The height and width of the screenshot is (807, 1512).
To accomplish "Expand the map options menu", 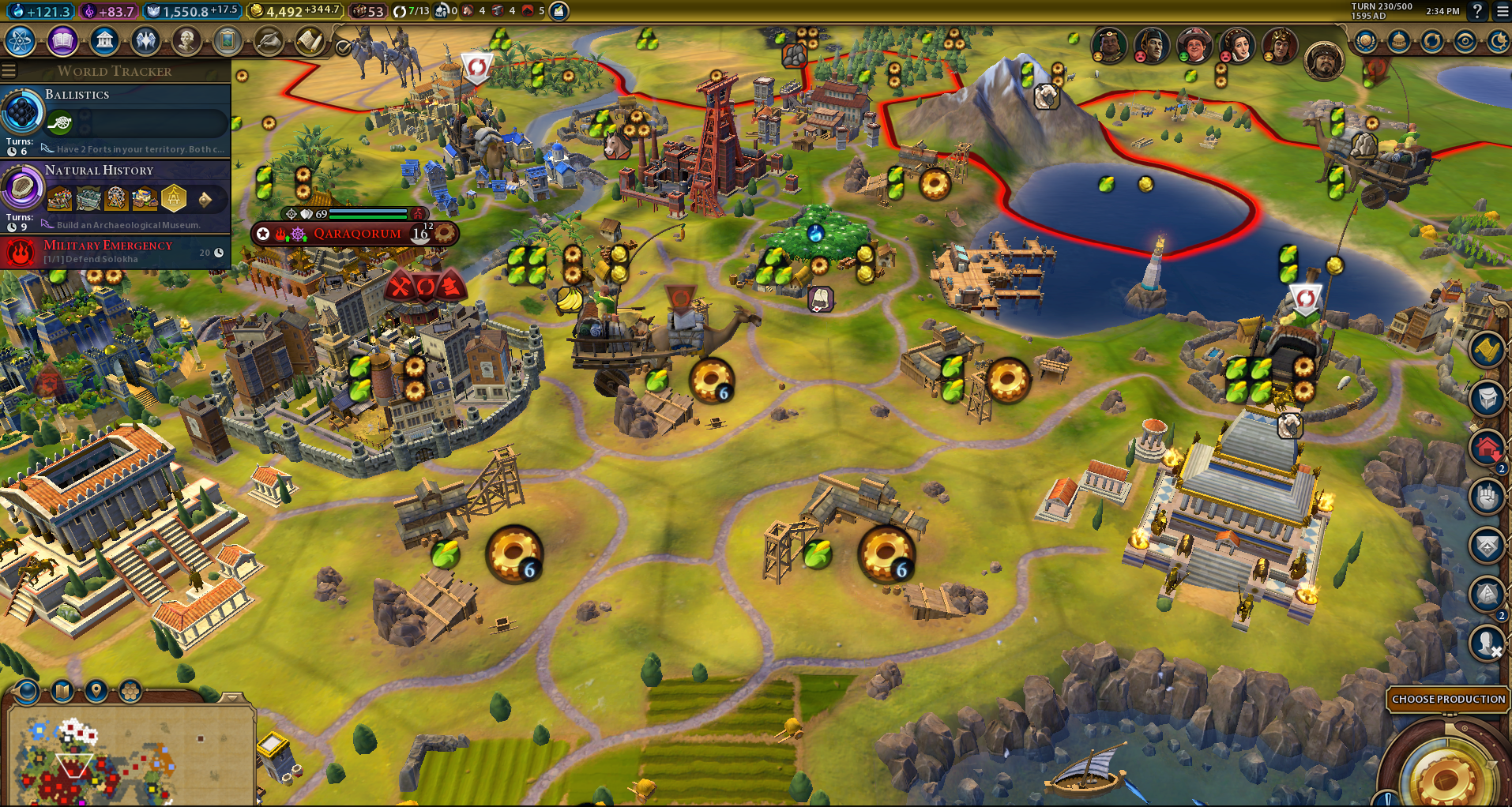I will point(62,692).
